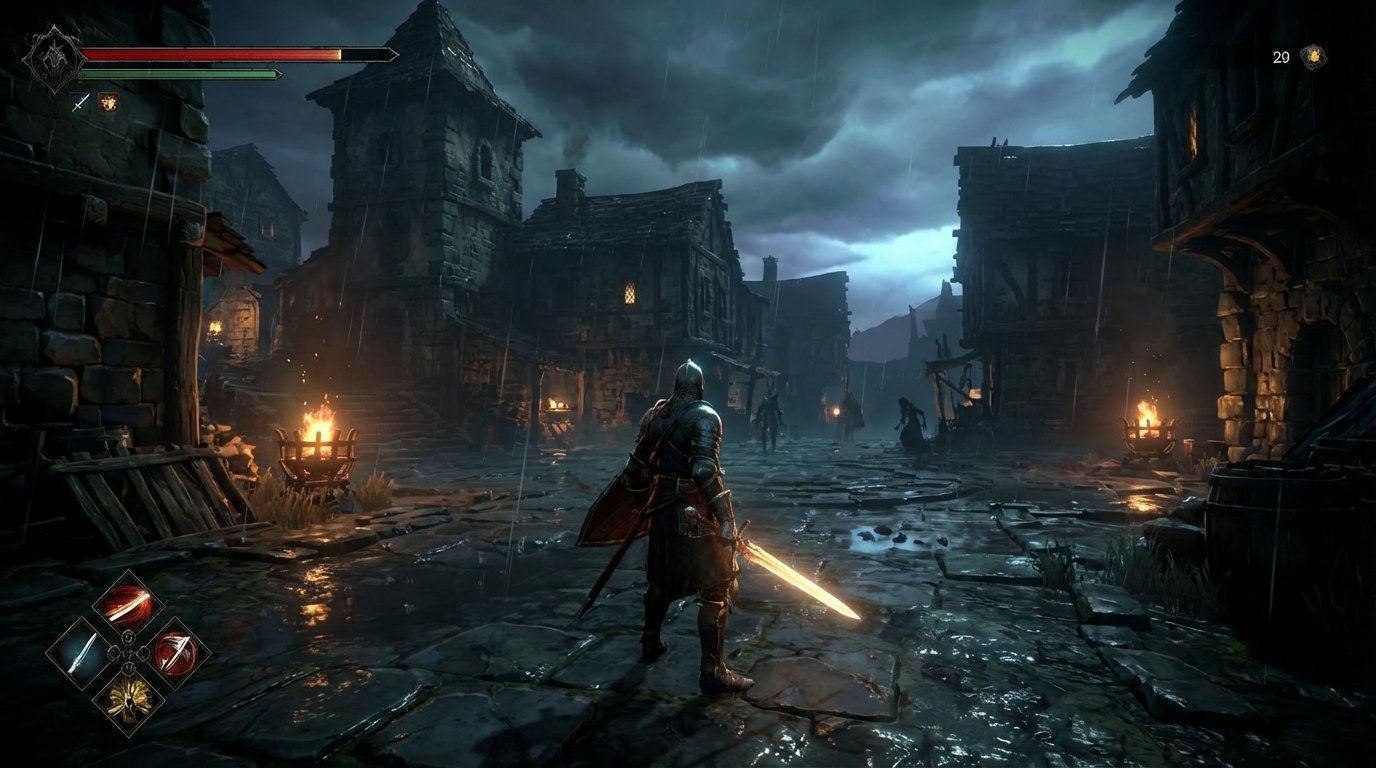Viewport: 1376px width, 768px height.
Task: Click the center d-pad selector ornament
Action: 128,654
